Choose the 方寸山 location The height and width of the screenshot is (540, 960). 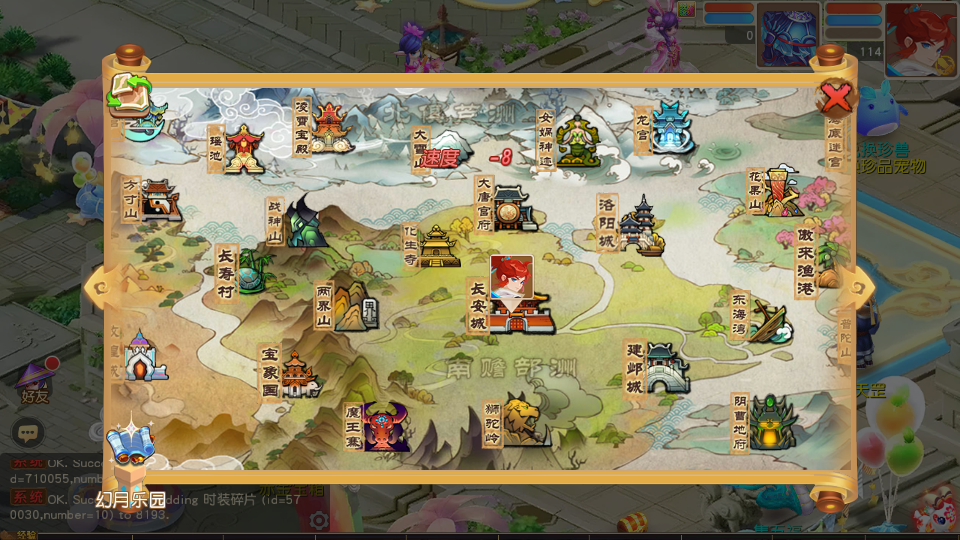tap(160, 201)
